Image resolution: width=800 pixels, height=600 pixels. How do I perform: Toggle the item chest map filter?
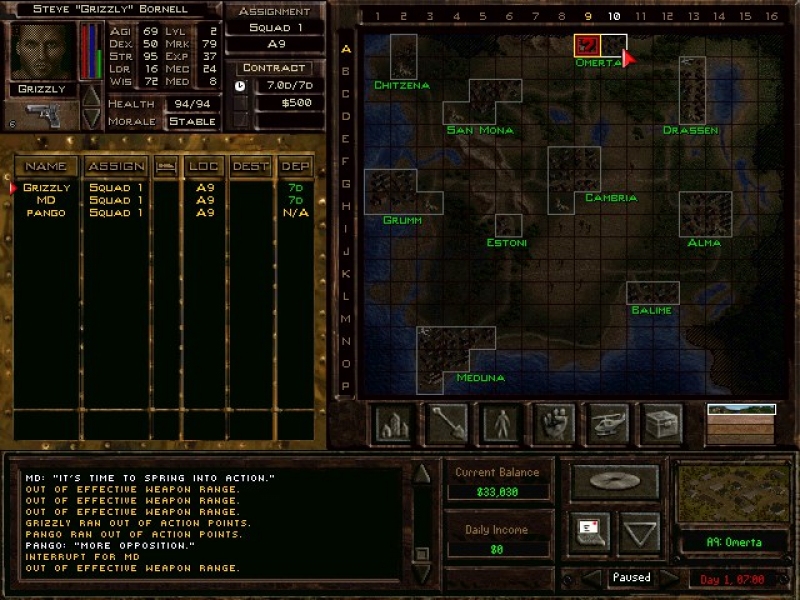pos(660,422)
